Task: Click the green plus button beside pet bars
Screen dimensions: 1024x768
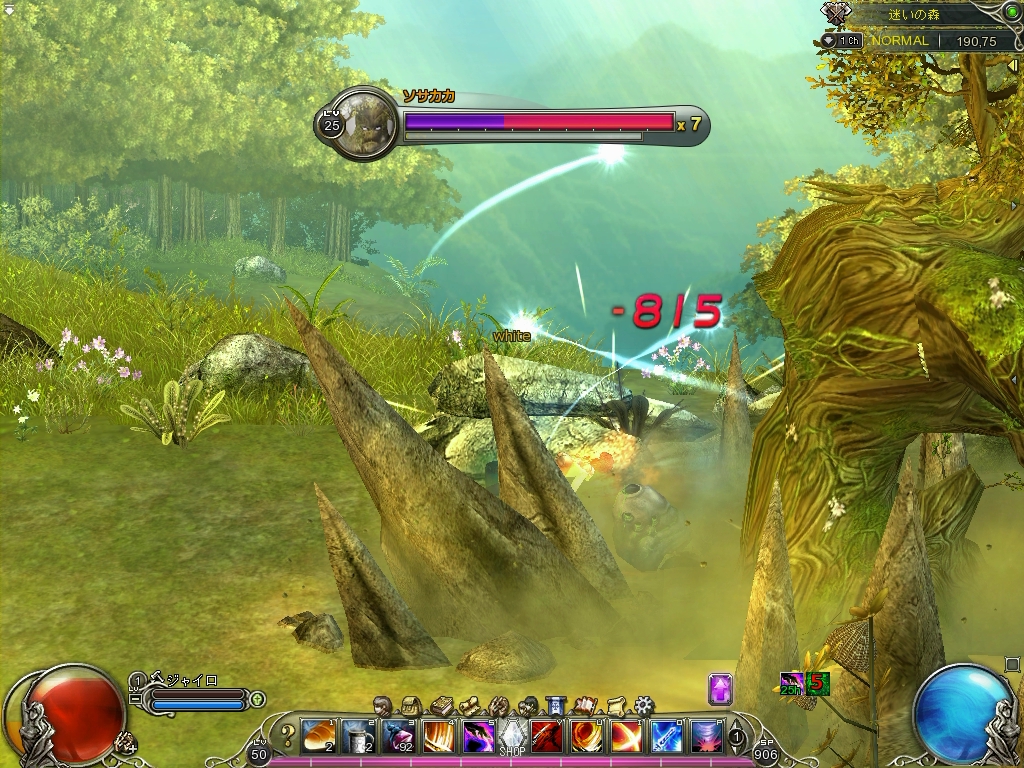Action: point(257,699)
